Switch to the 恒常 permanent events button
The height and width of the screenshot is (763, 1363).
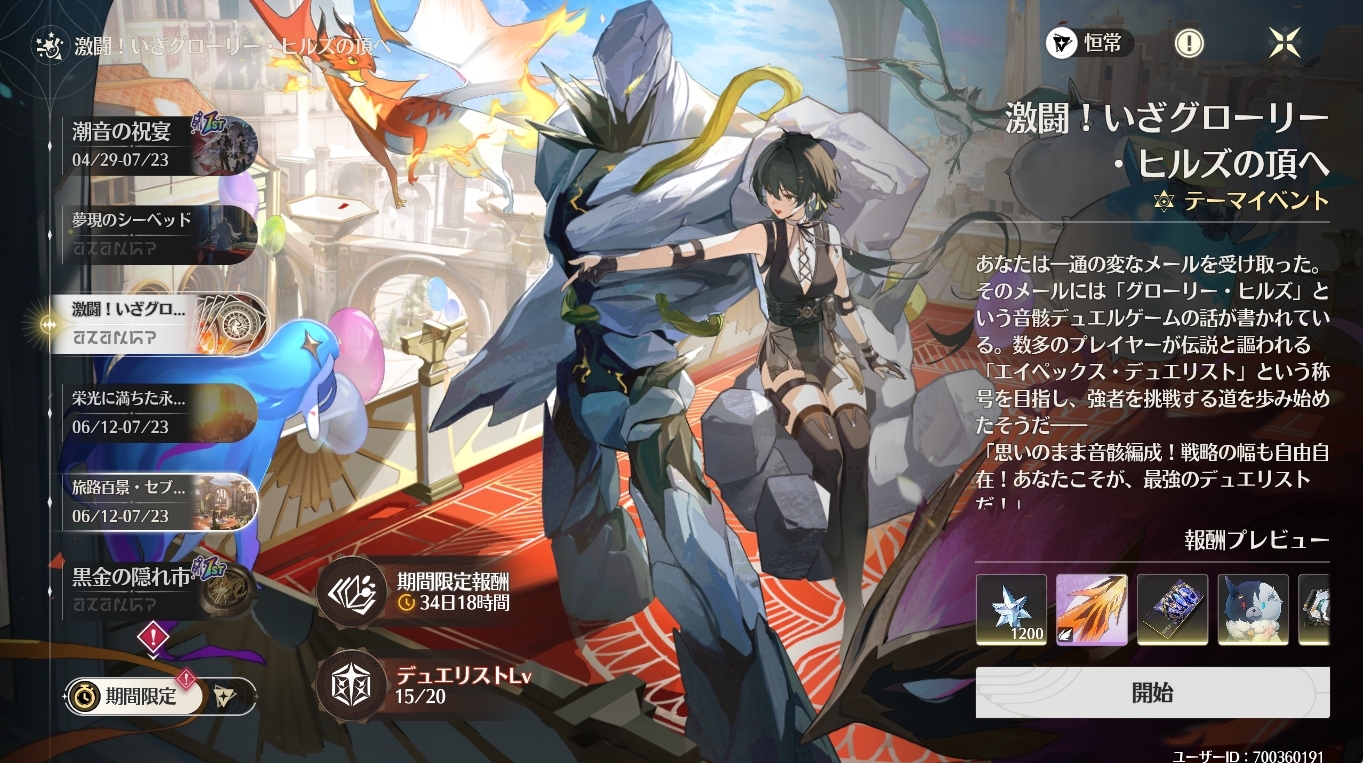(x=1090, y=43)
